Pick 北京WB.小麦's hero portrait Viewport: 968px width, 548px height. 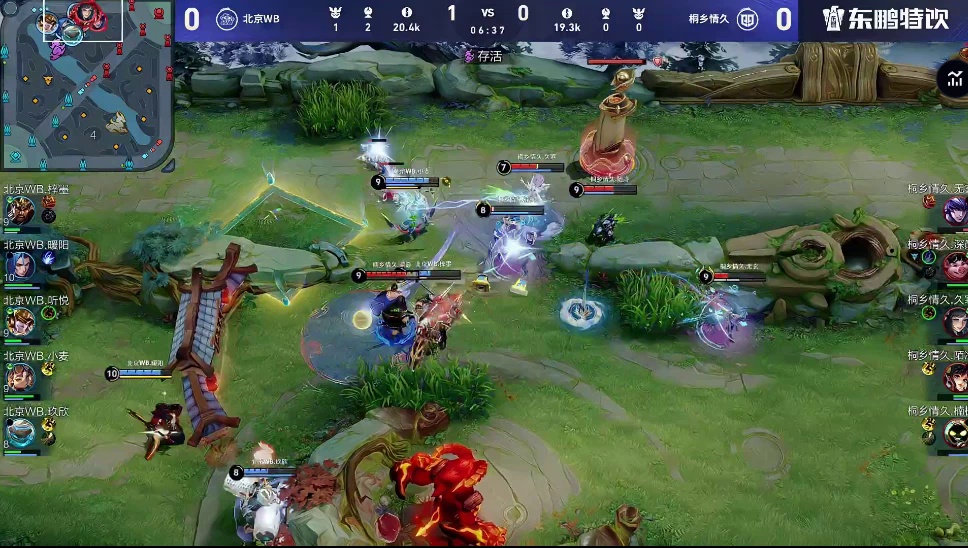click(x=20, y=376)
